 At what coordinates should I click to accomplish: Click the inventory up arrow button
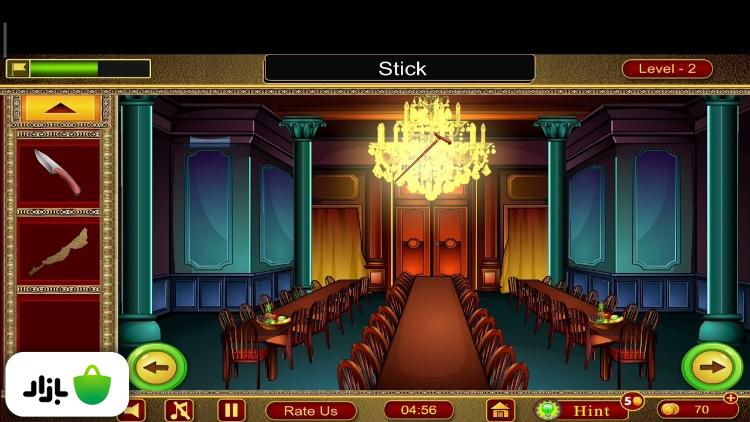59,108
